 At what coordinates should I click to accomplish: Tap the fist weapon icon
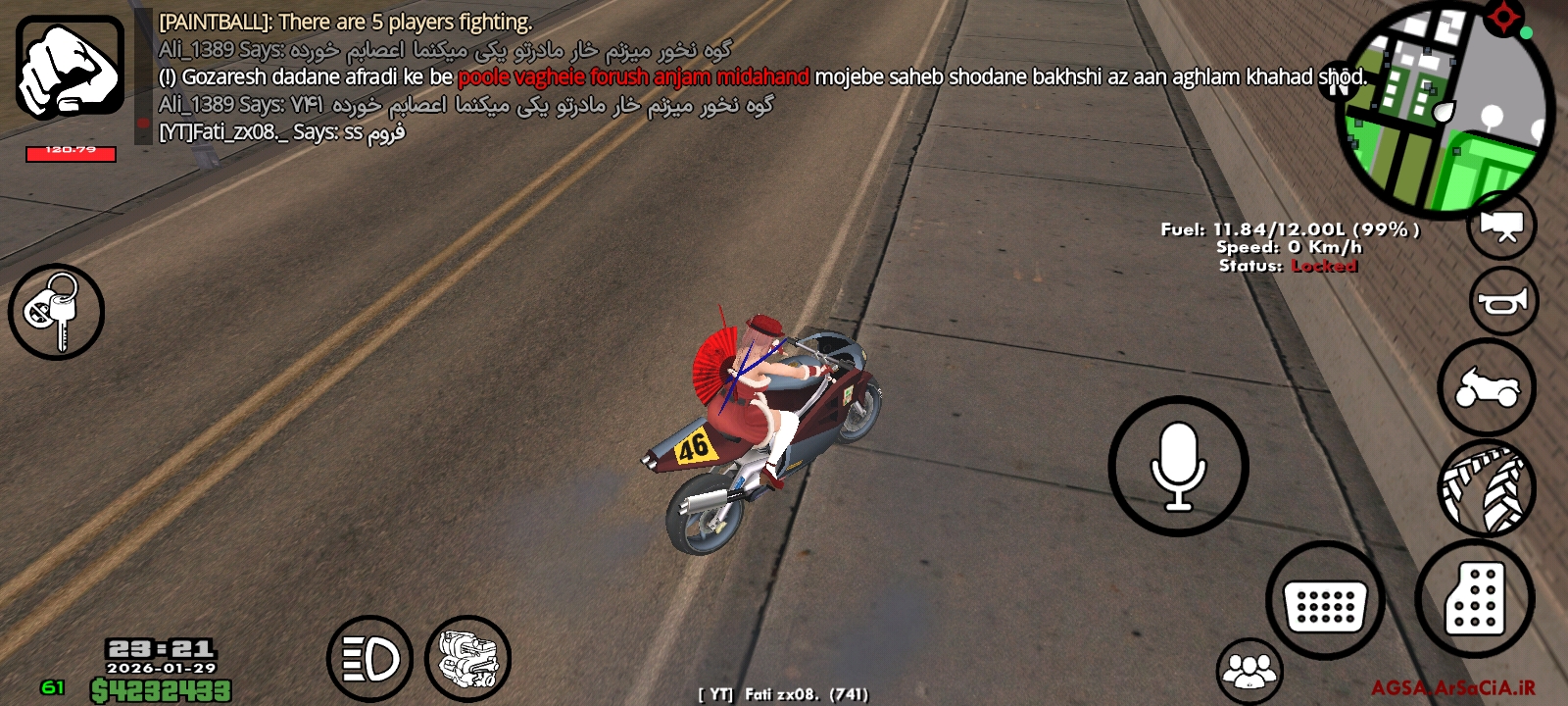tap(70, 66)
